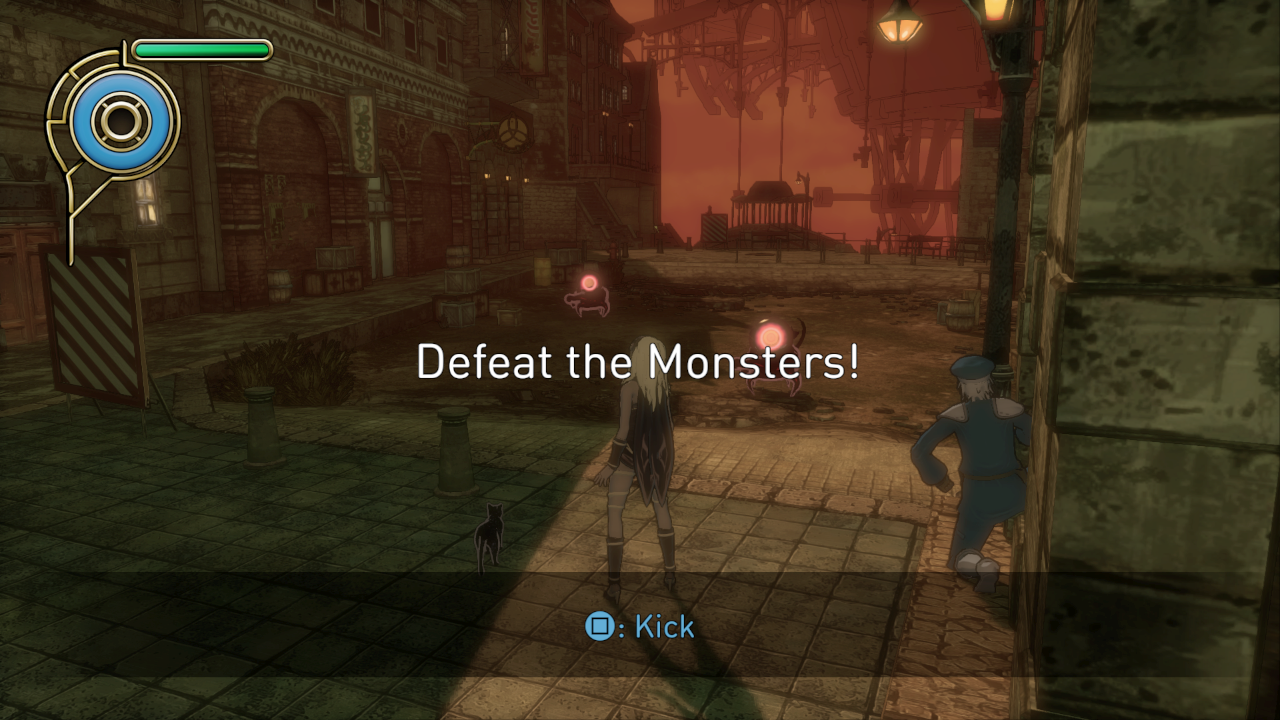Viewport: 1280px width, 720px height.
Task: Click the blue circular gravity gauge icon
Action: coord(120,121)
